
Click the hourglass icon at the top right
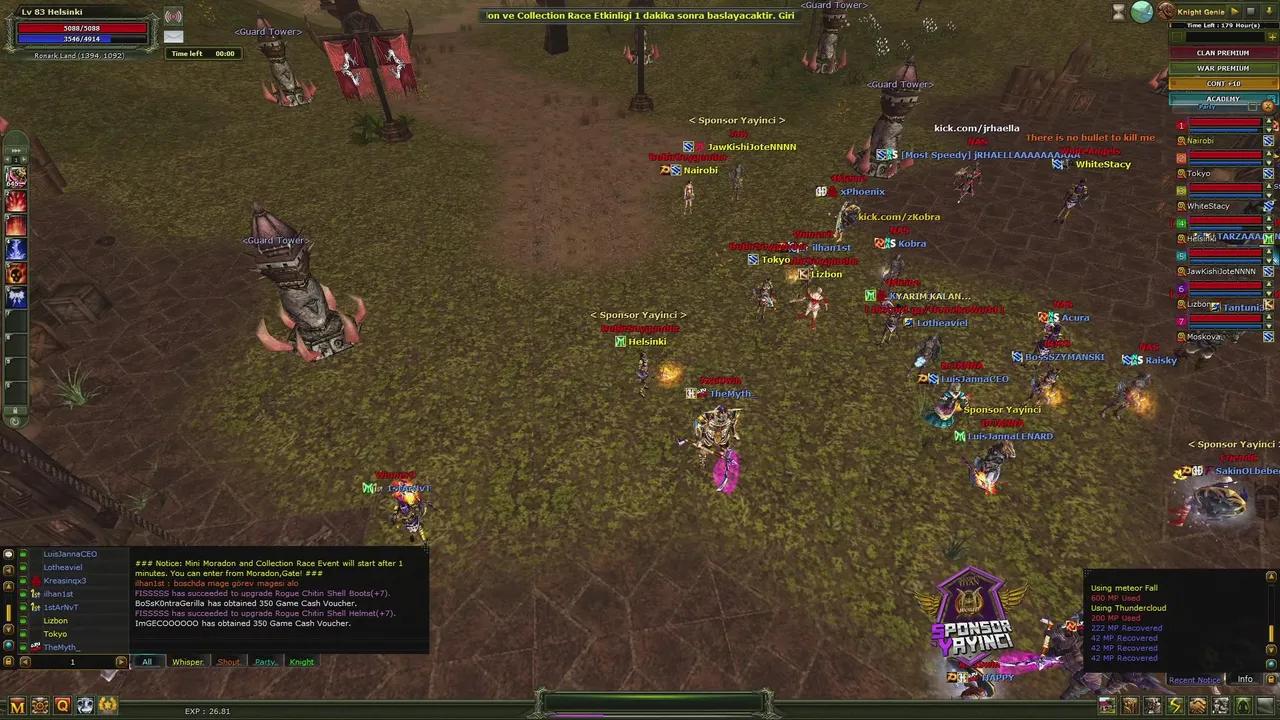coord(1118,12)
